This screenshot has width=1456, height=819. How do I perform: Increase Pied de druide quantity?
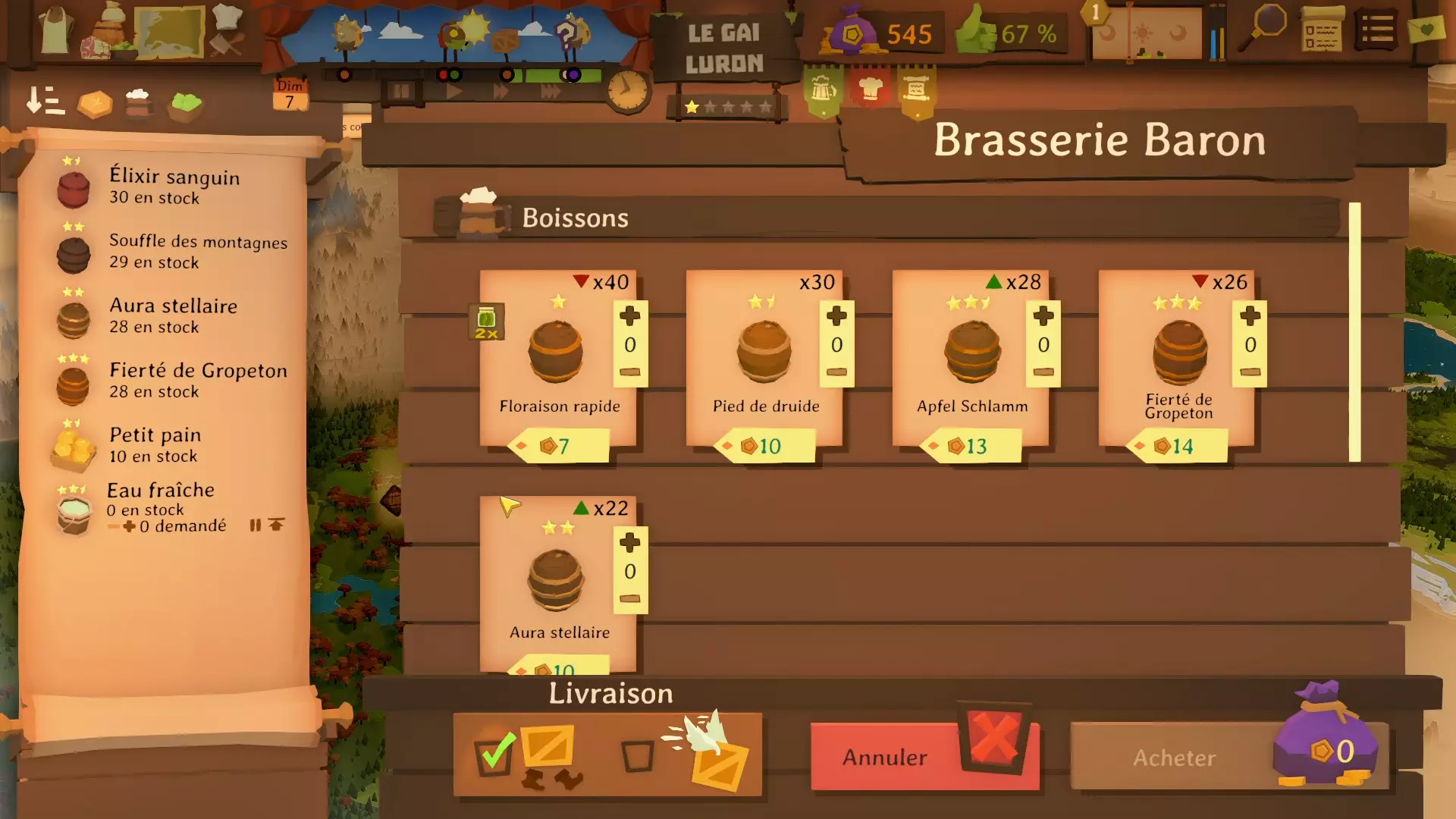click(x=836, y=316)
